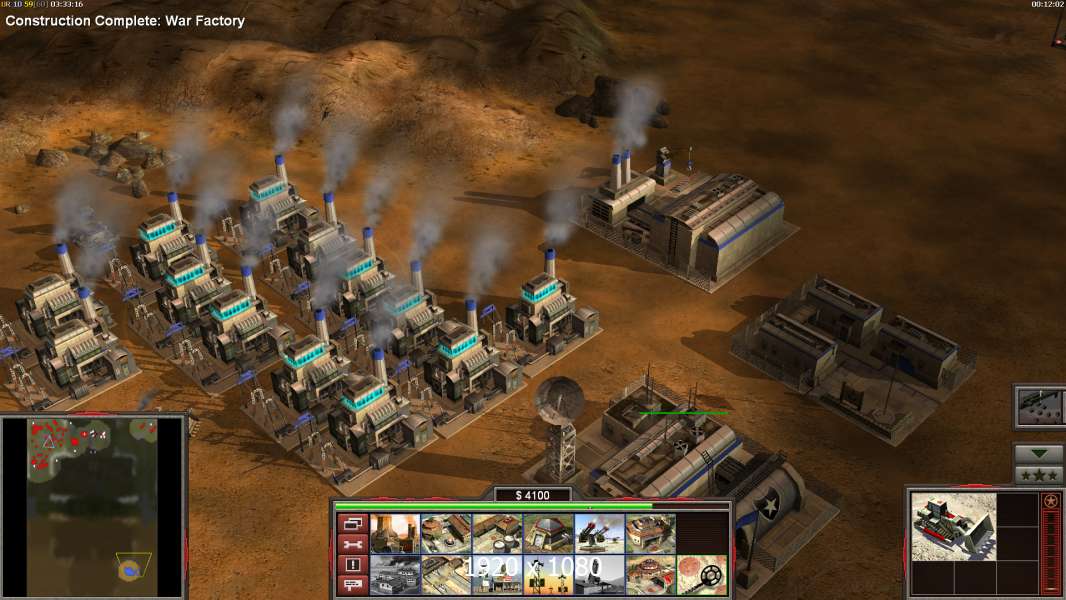Select the Nuclear Reactor build icon
Viewport: 1066px width, 600px height.
click(395, 533)
